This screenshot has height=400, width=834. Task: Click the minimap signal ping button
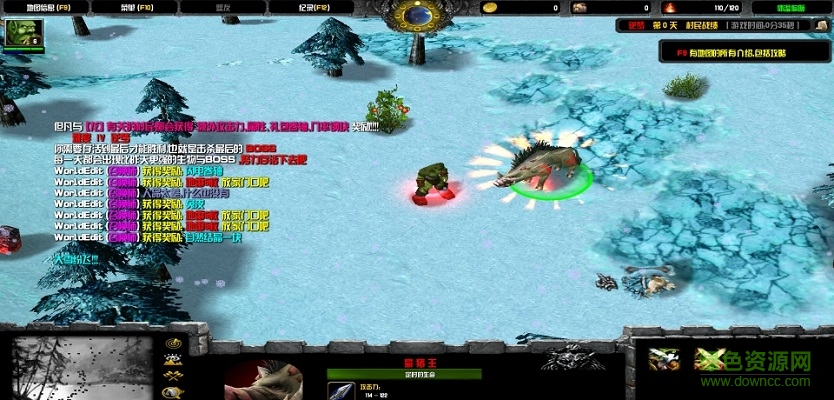[173, 345]
